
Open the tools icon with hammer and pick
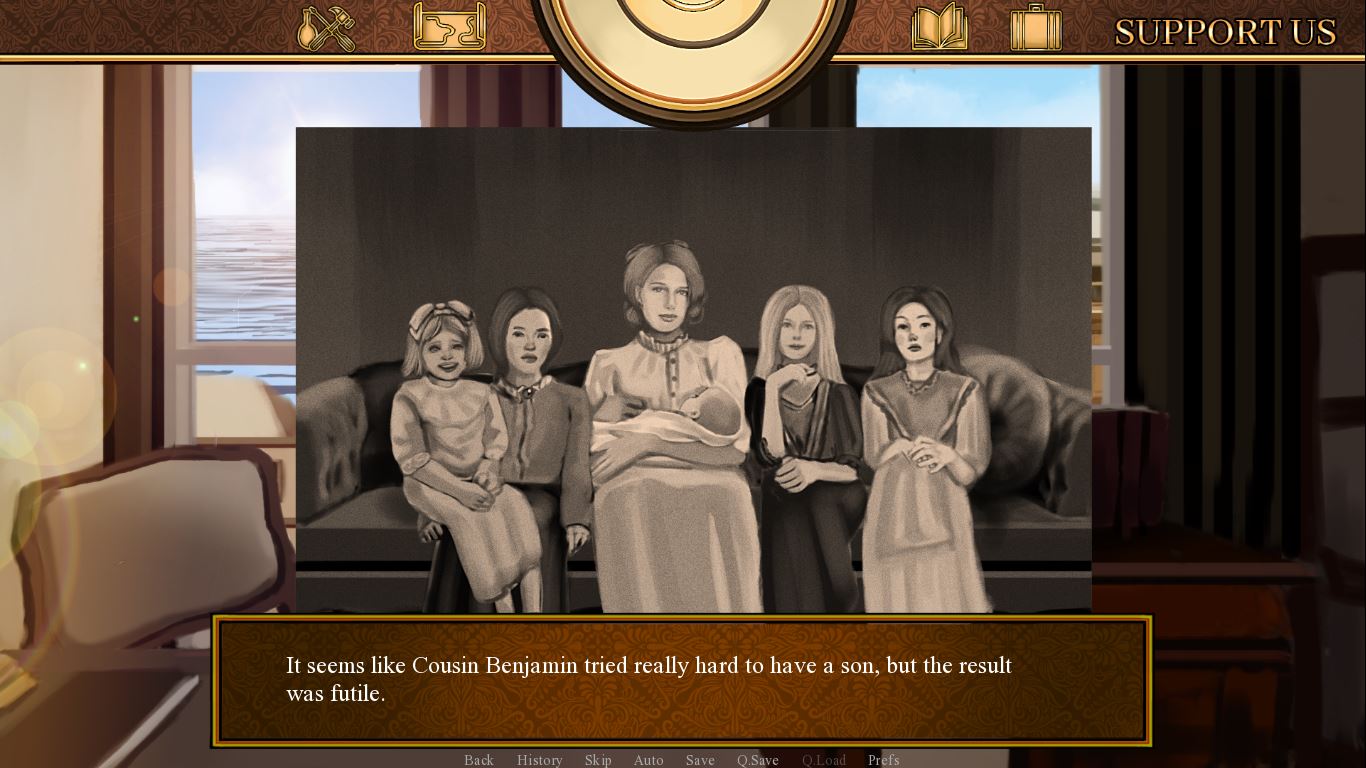(327, 28)
